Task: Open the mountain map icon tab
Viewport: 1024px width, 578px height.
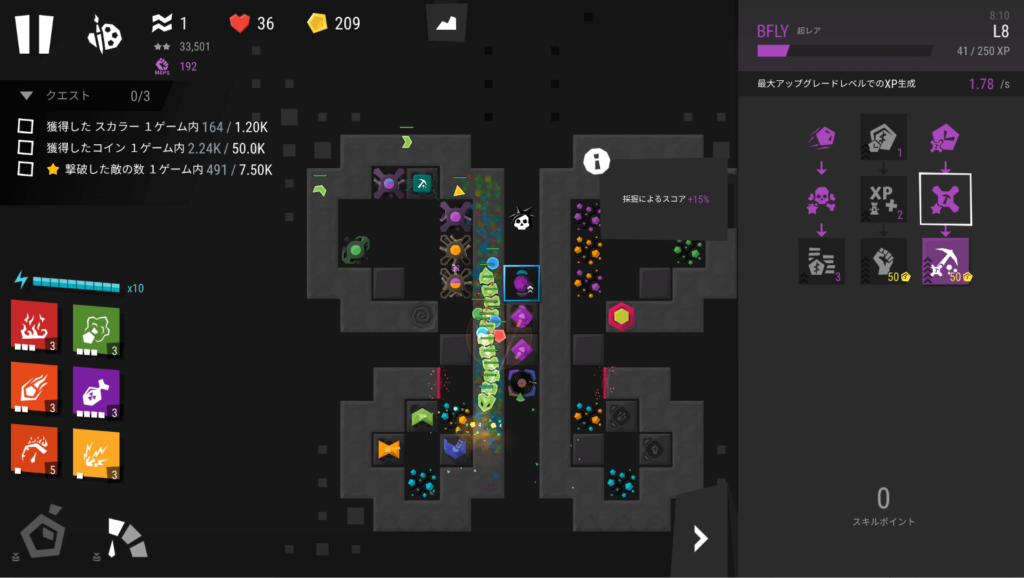Action: tap(447, 22)
